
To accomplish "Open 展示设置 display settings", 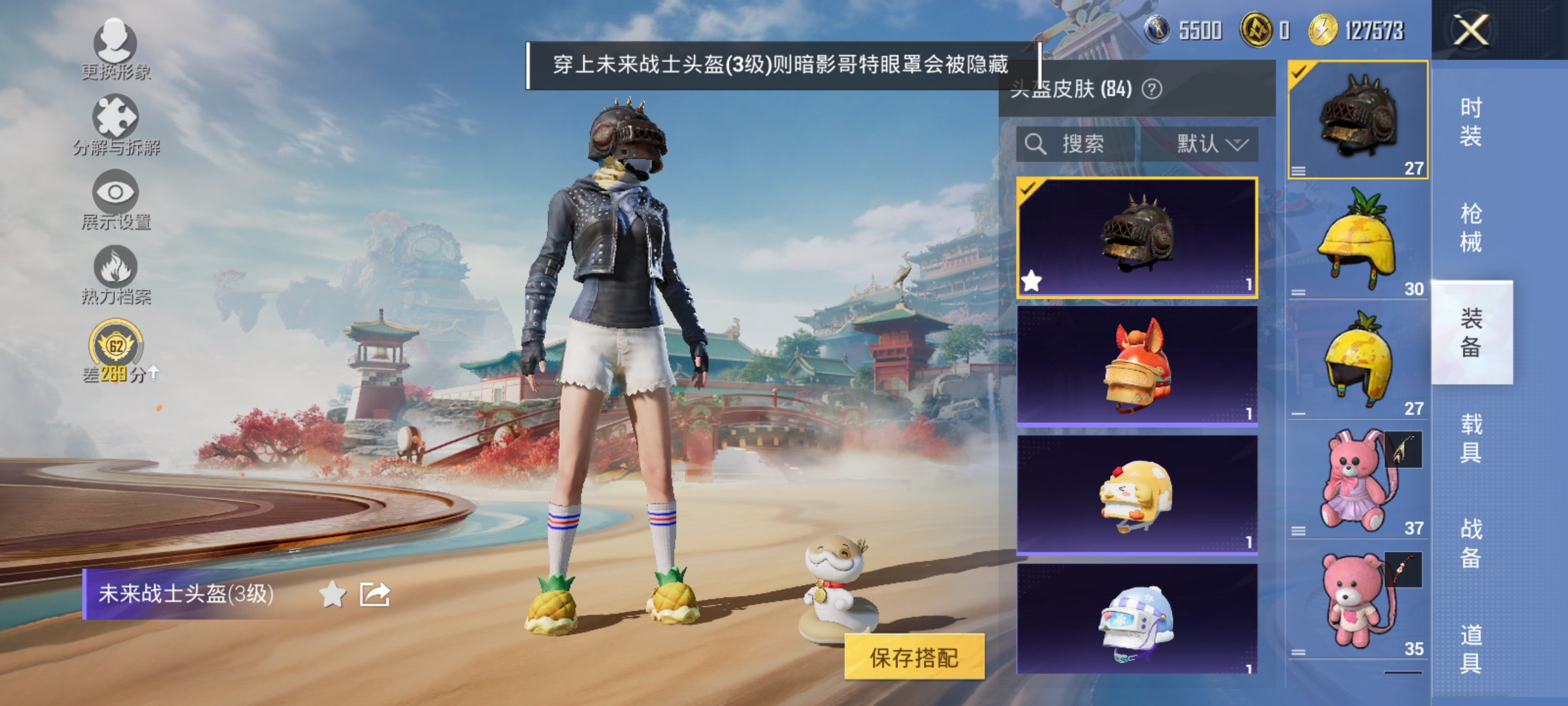I will (116, 196).
